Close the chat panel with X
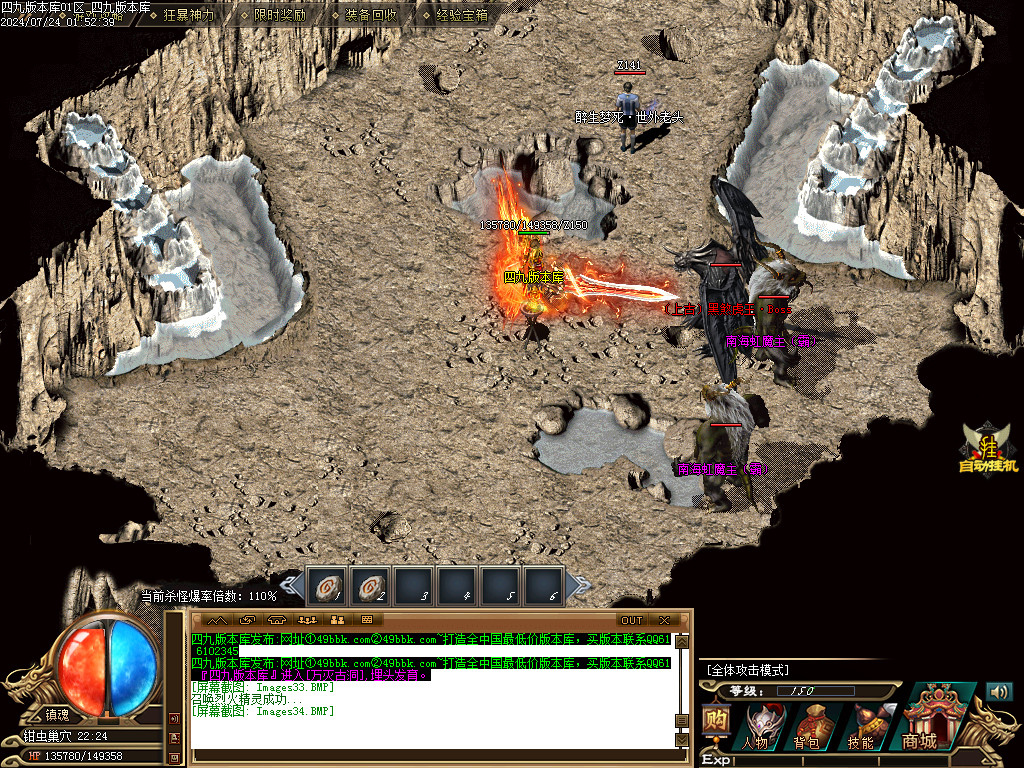This screenshot has height=768, width=1024. pos(664,620)
